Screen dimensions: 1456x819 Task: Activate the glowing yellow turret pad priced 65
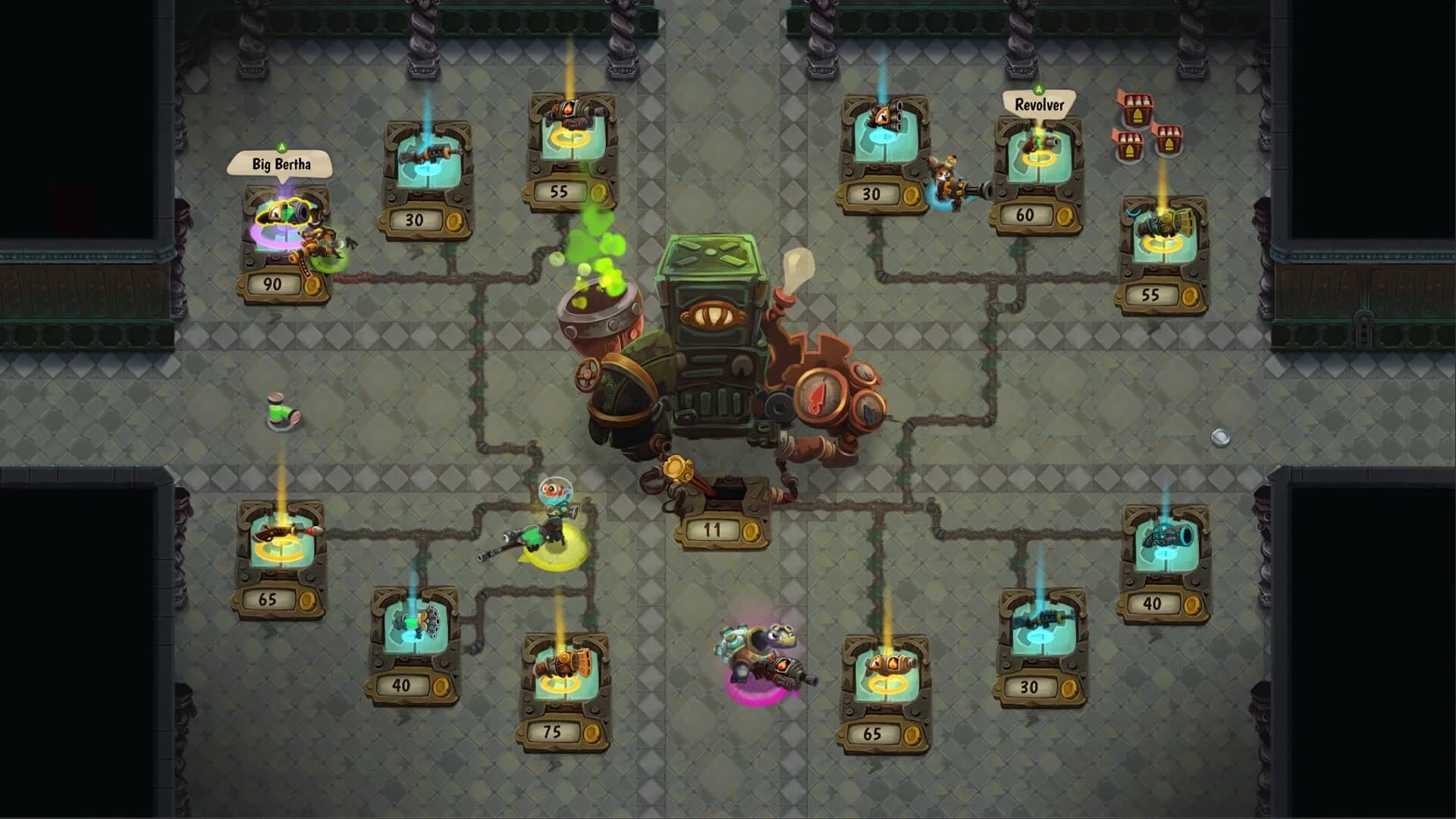(x=281, y=546)
